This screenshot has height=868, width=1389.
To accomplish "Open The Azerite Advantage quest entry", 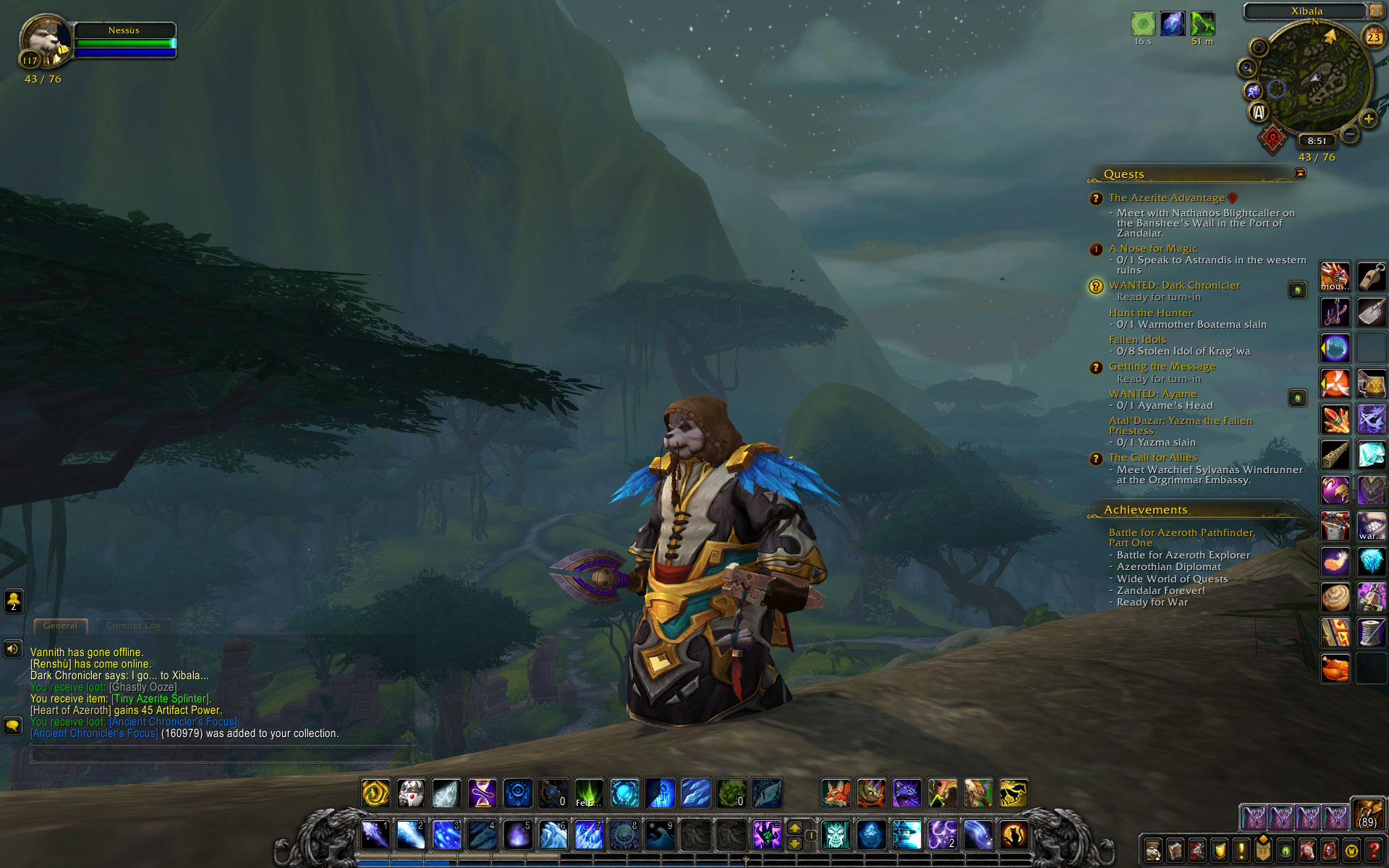I will click(1166, 198).
